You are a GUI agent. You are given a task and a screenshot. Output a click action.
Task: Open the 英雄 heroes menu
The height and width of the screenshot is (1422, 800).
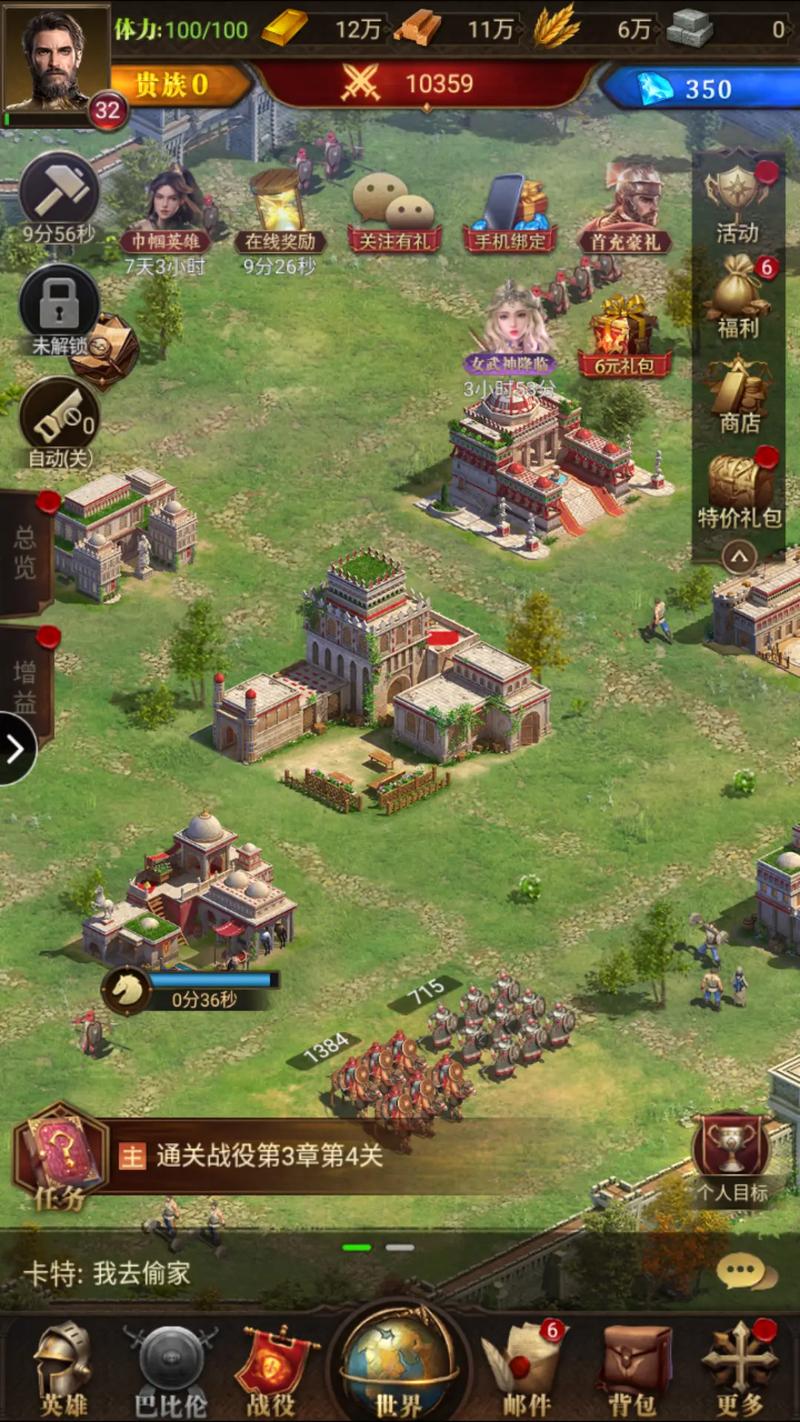click(63, 1366)
